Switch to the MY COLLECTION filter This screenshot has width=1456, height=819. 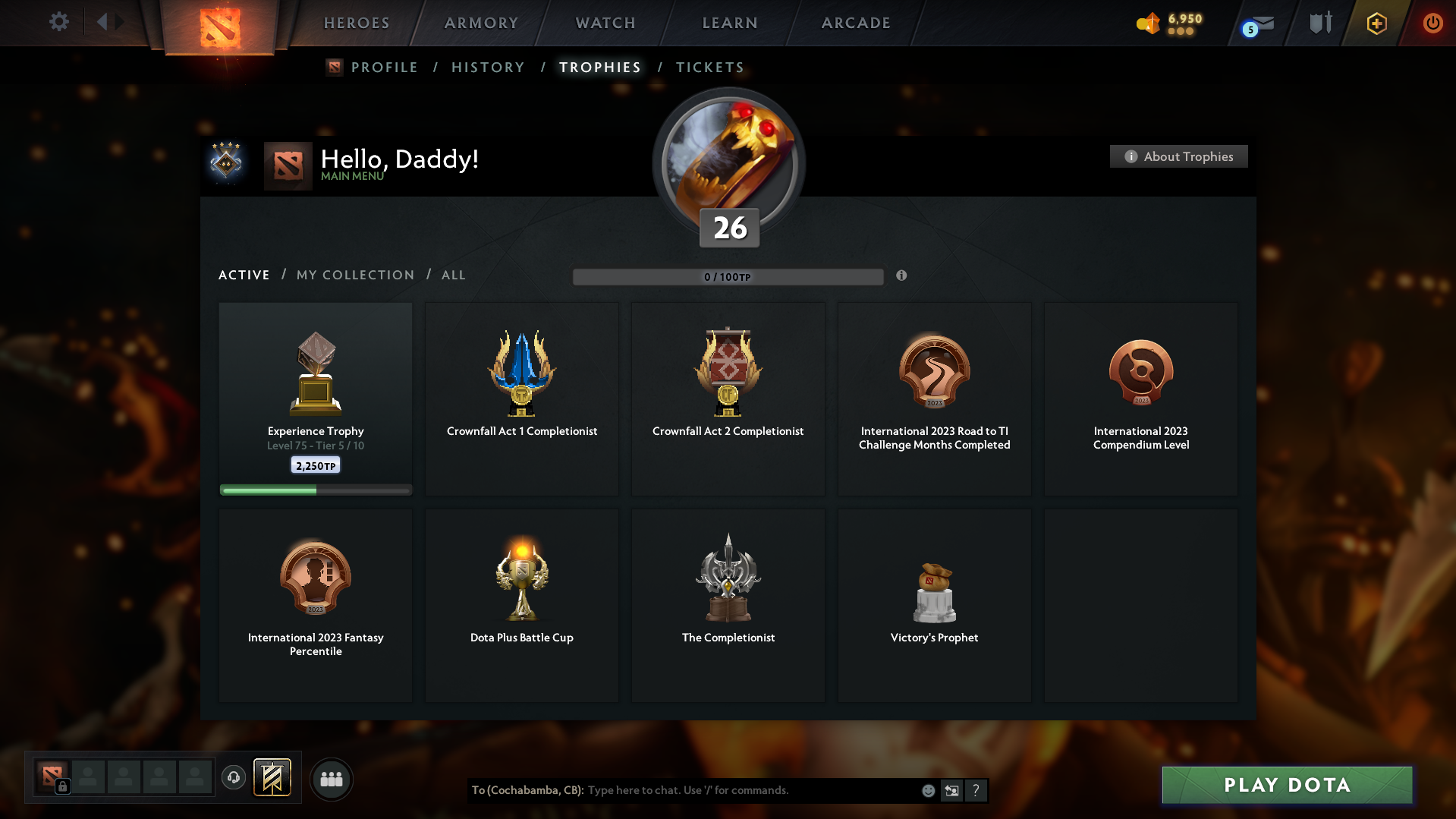pyautogui.click(x=354, y=275)
